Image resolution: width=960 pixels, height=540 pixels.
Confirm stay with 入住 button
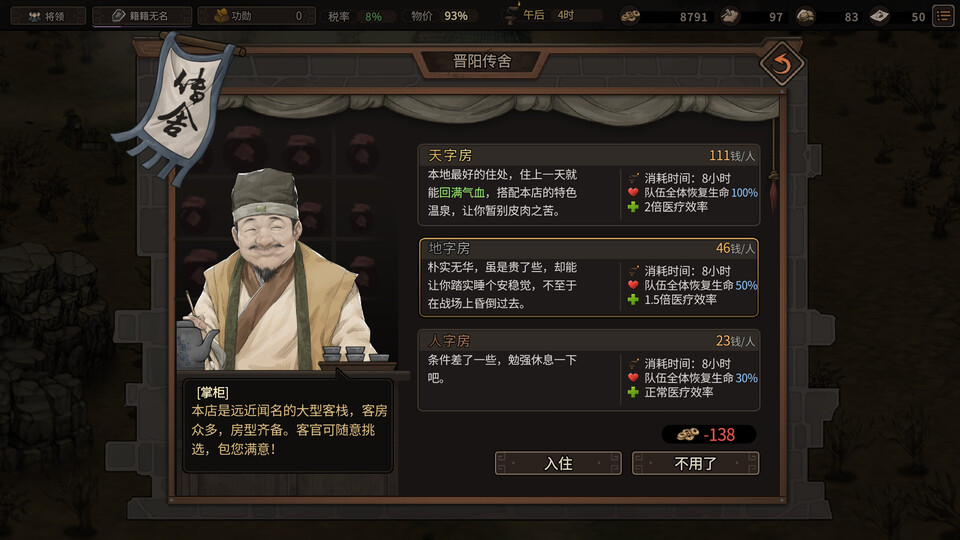point(558,464)
